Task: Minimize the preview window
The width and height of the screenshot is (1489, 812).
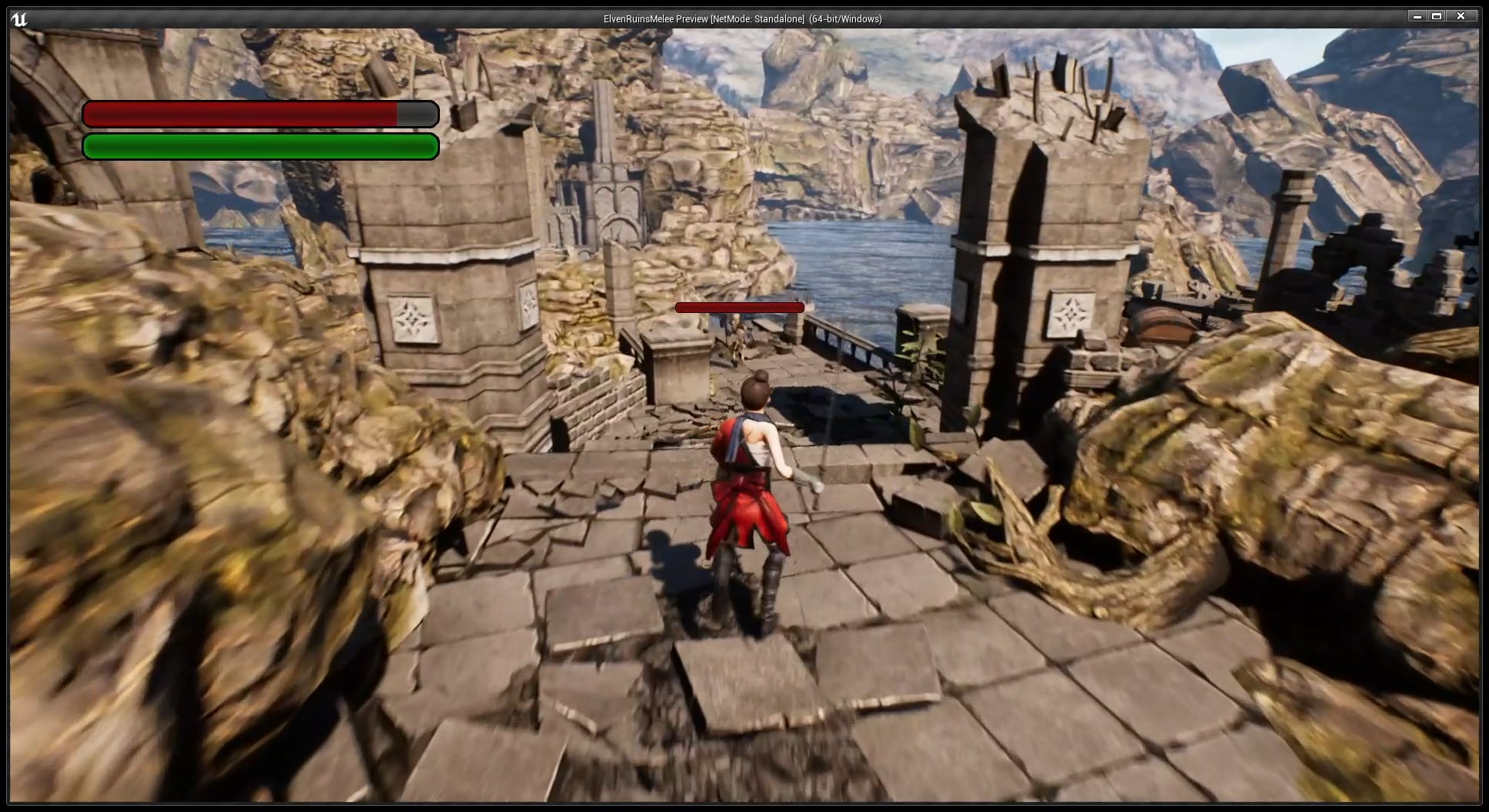Action: [x=1417, y=16]
